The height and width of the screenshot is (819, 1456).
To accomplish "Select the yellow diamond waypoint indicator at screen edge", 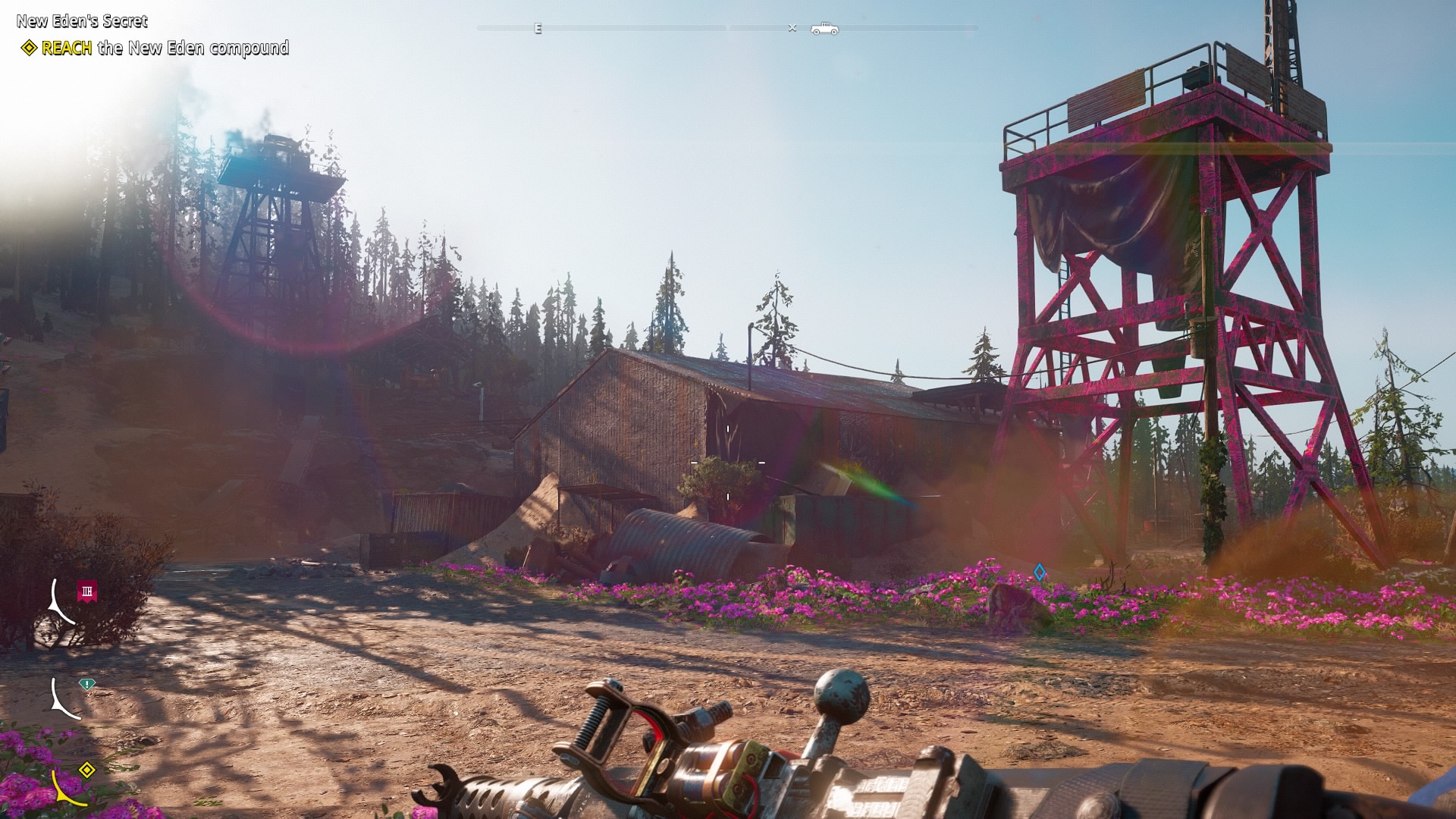I will click(x=87, y=770).
